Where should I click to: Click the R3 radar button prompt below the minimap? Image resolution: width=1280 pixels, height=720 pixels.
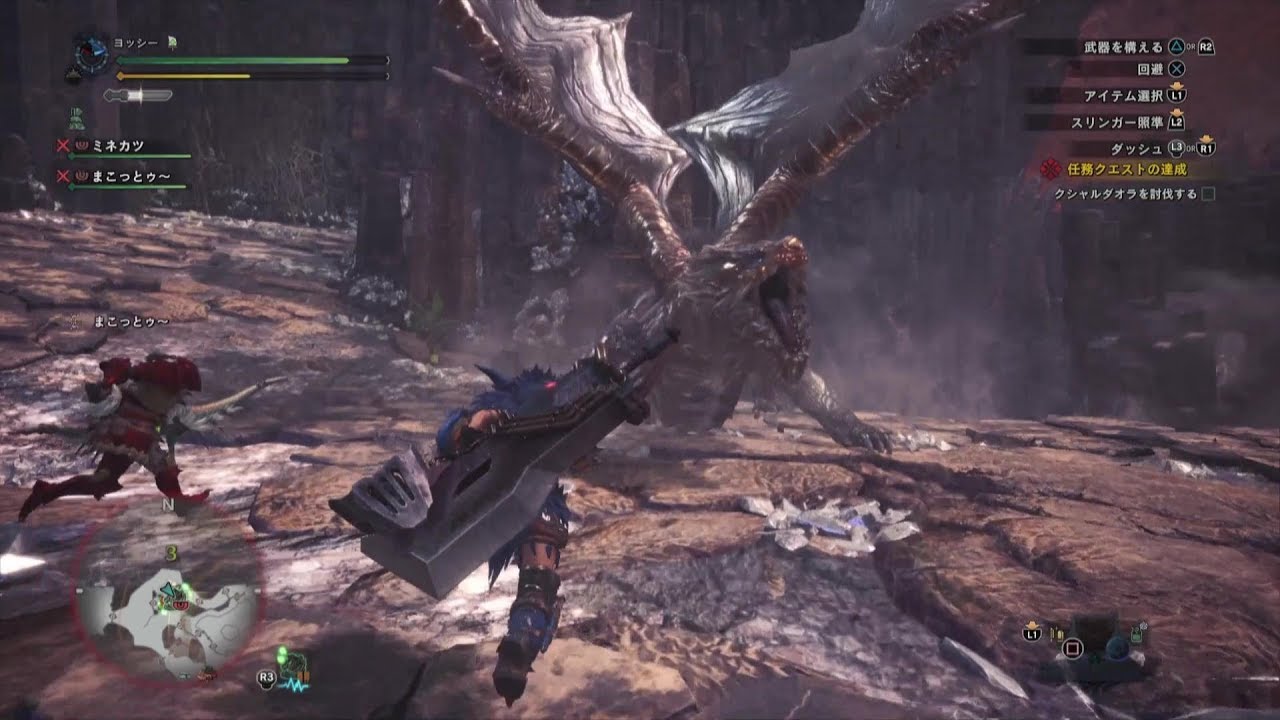click(265, 677)
